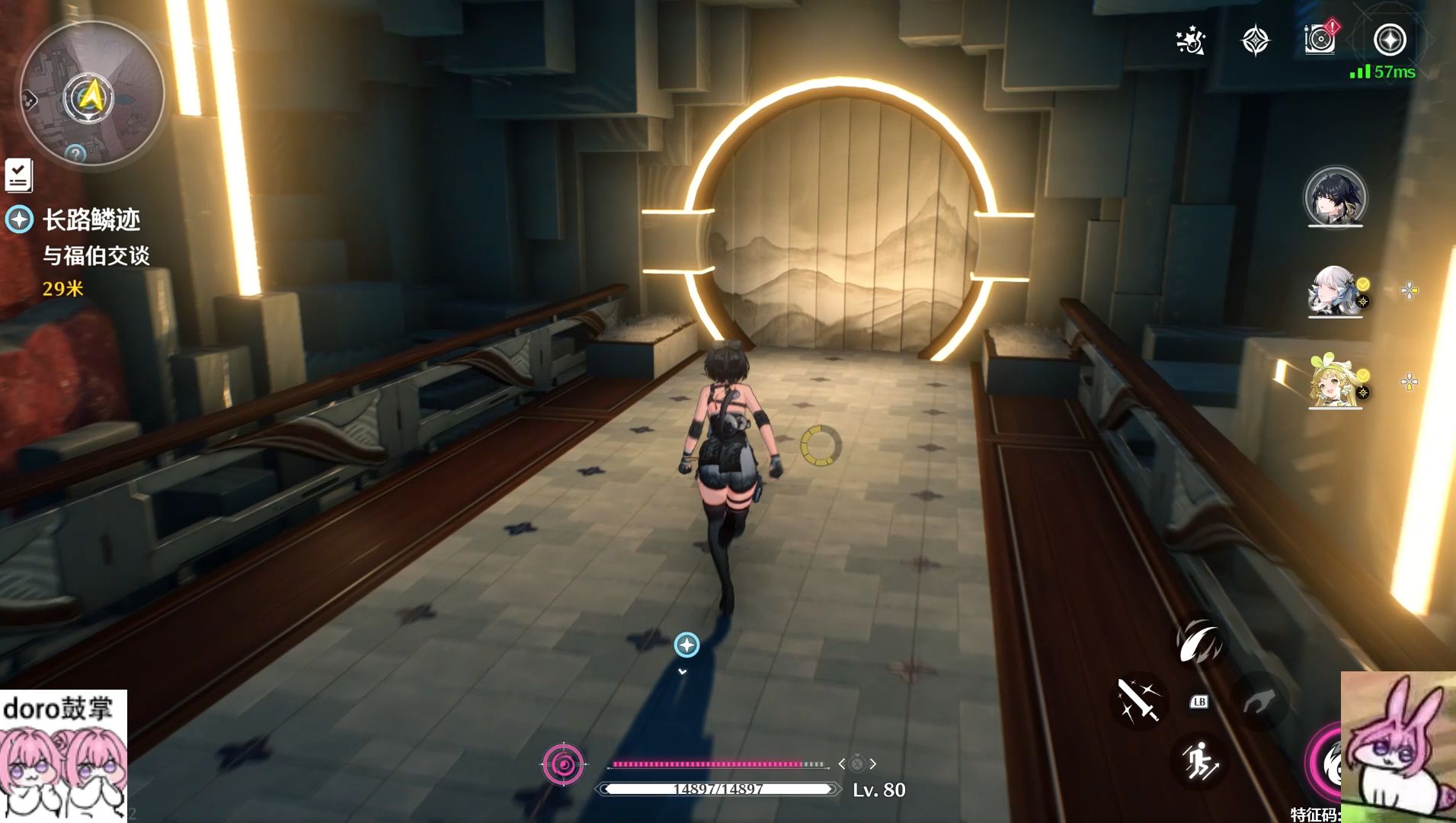Open the four-pointed star compass icon

(1255, 40)
